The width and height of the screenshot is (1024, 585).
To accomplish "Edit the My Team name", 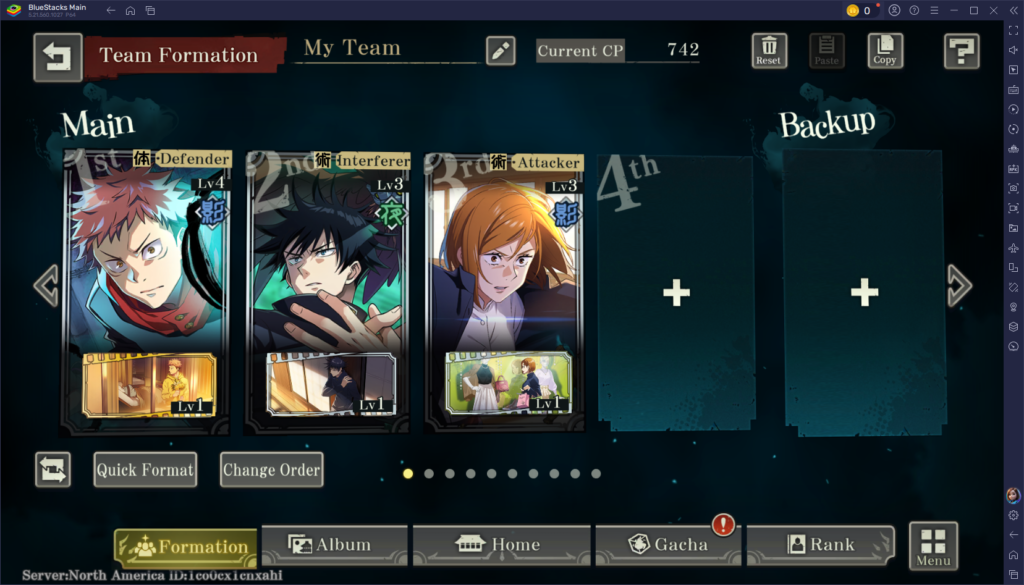I will (x=500, y=51).
